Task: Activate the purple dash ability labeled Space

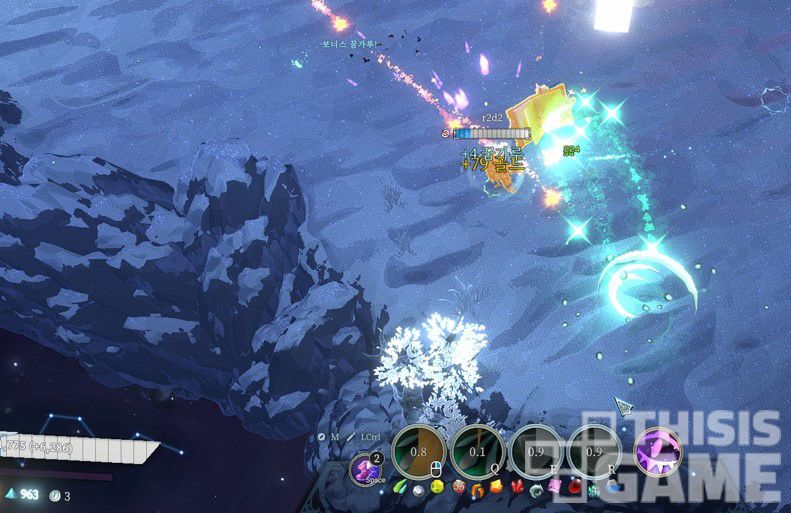Action: click(x=366, y=469)
